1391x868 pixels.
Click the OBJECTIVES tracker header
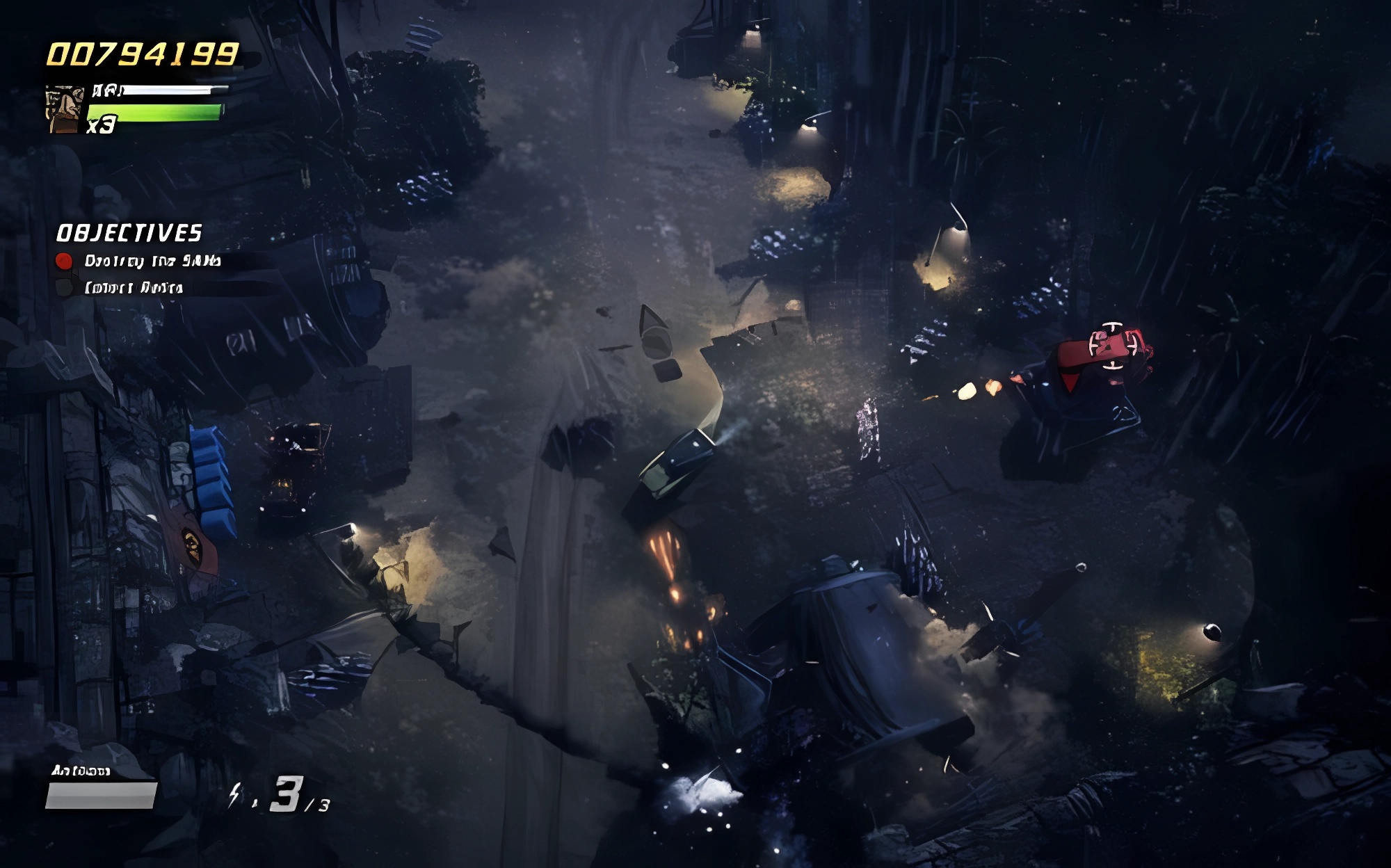click(x=129, y=233)
